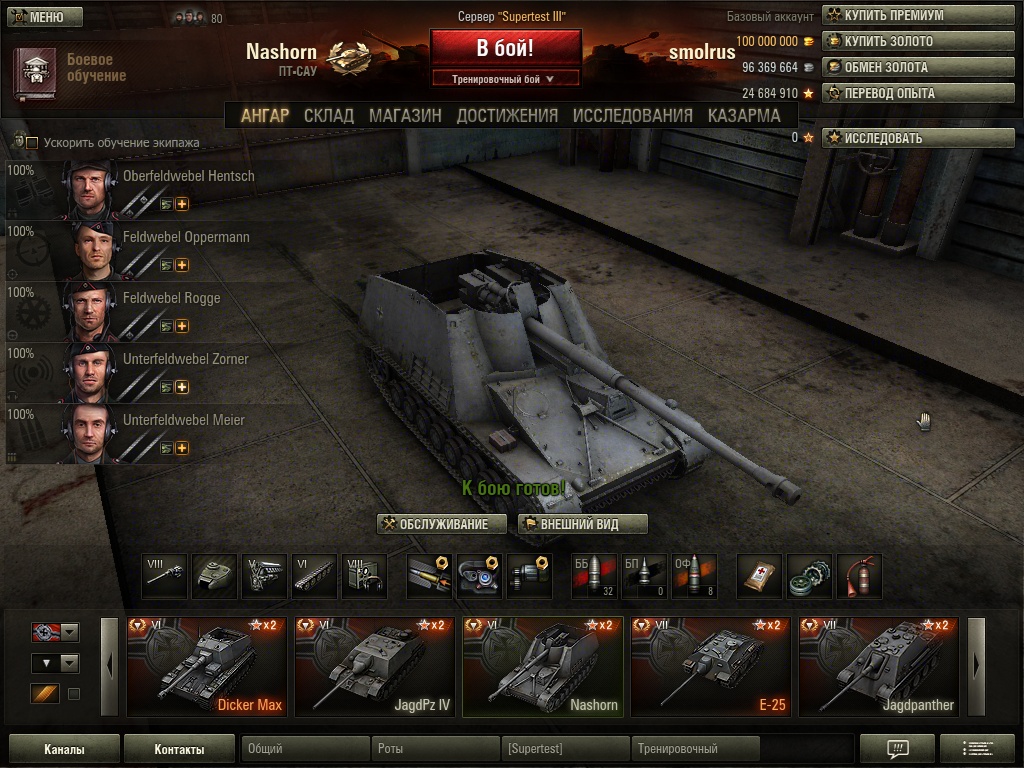Viewport: 1024px width, 768px height.
Task: Switch to the «Склад» tab
Action: (329, 116)
